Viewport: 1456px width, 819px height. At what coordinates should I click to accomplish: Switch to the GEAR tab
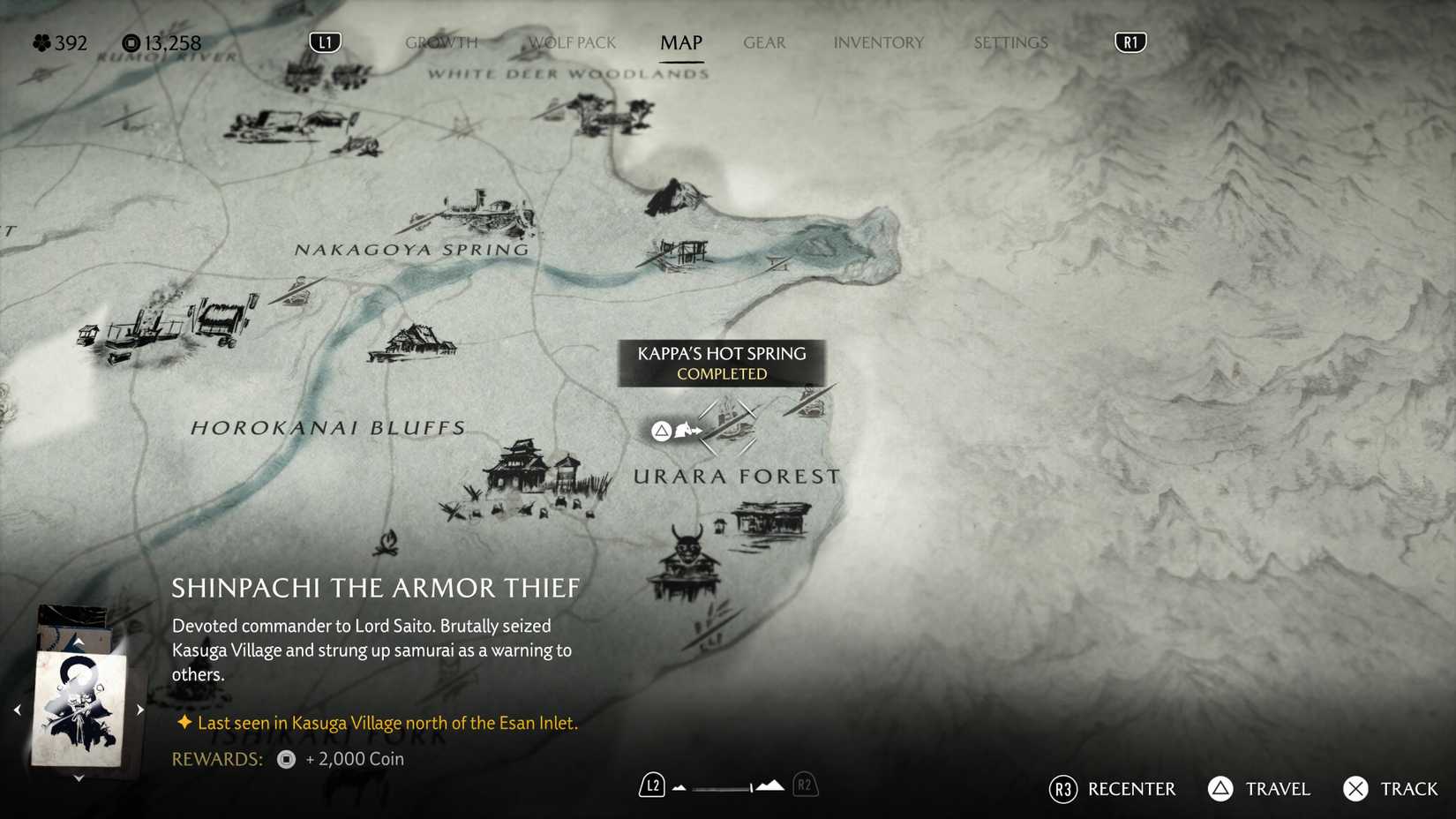[x=764, y=41]
